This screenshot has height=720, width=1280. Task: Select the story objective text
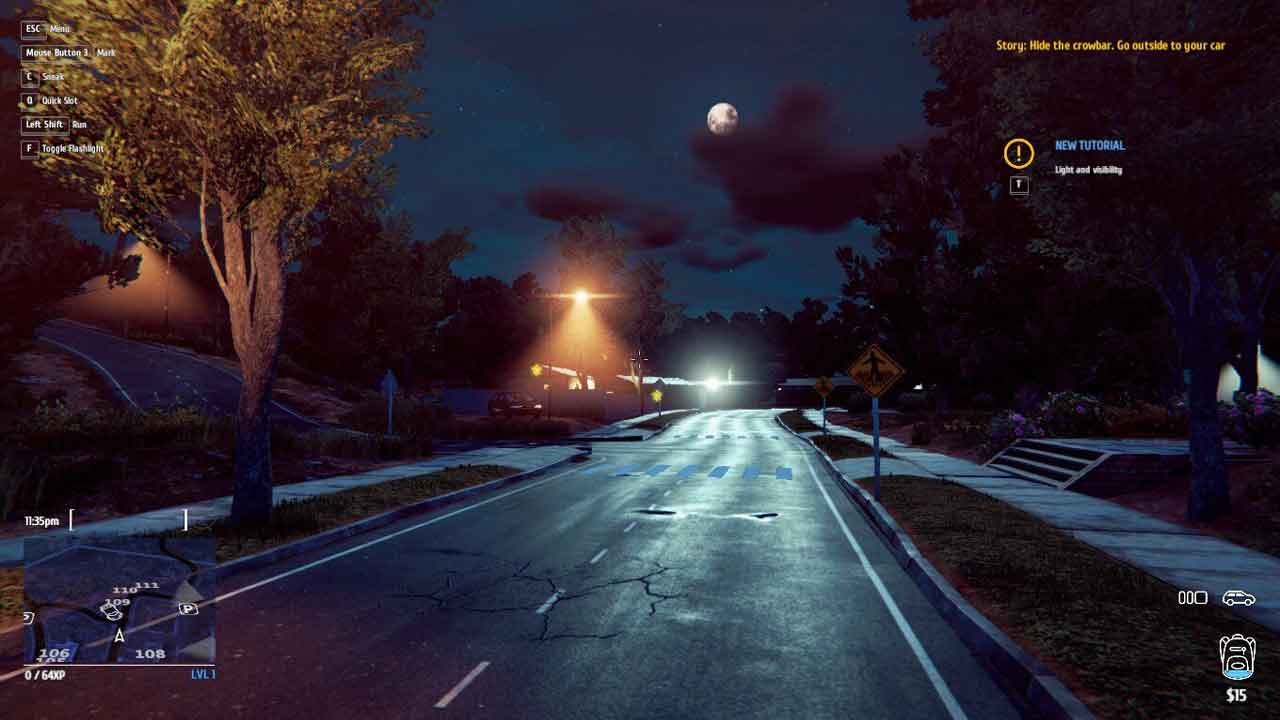click(x=1110, y=45)
